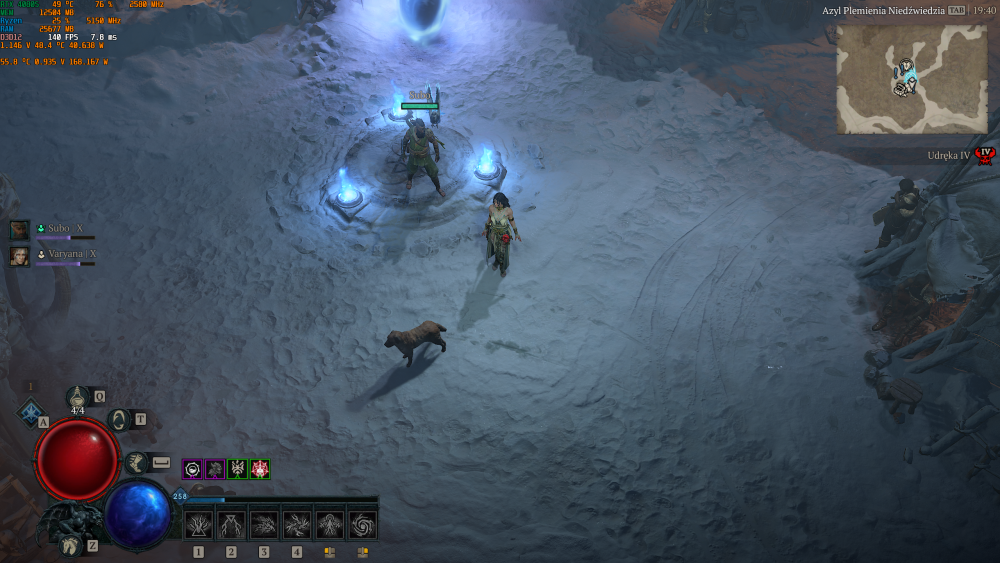Cast the winged figure skill
This screenshot has width=1000, height=563.
tap(330, 525)
